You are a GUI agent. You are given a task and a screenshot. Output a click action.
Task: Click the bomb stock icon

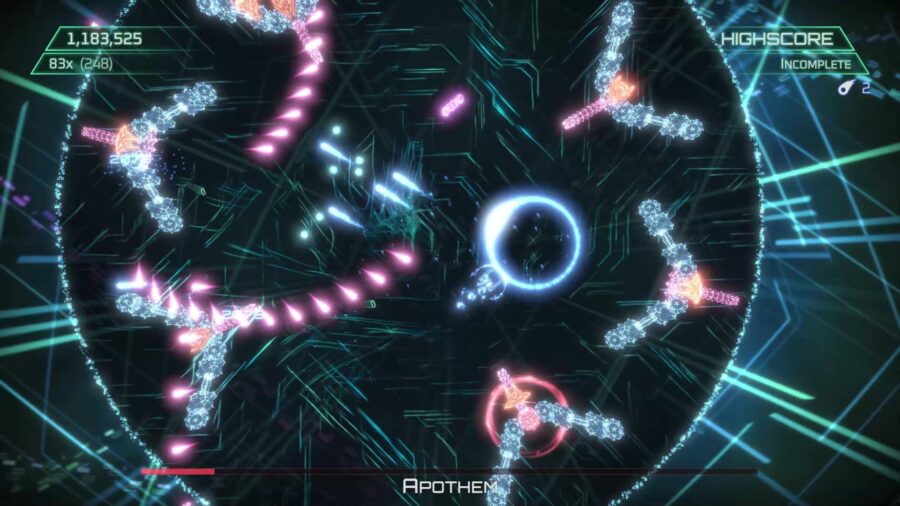[846, 87]
